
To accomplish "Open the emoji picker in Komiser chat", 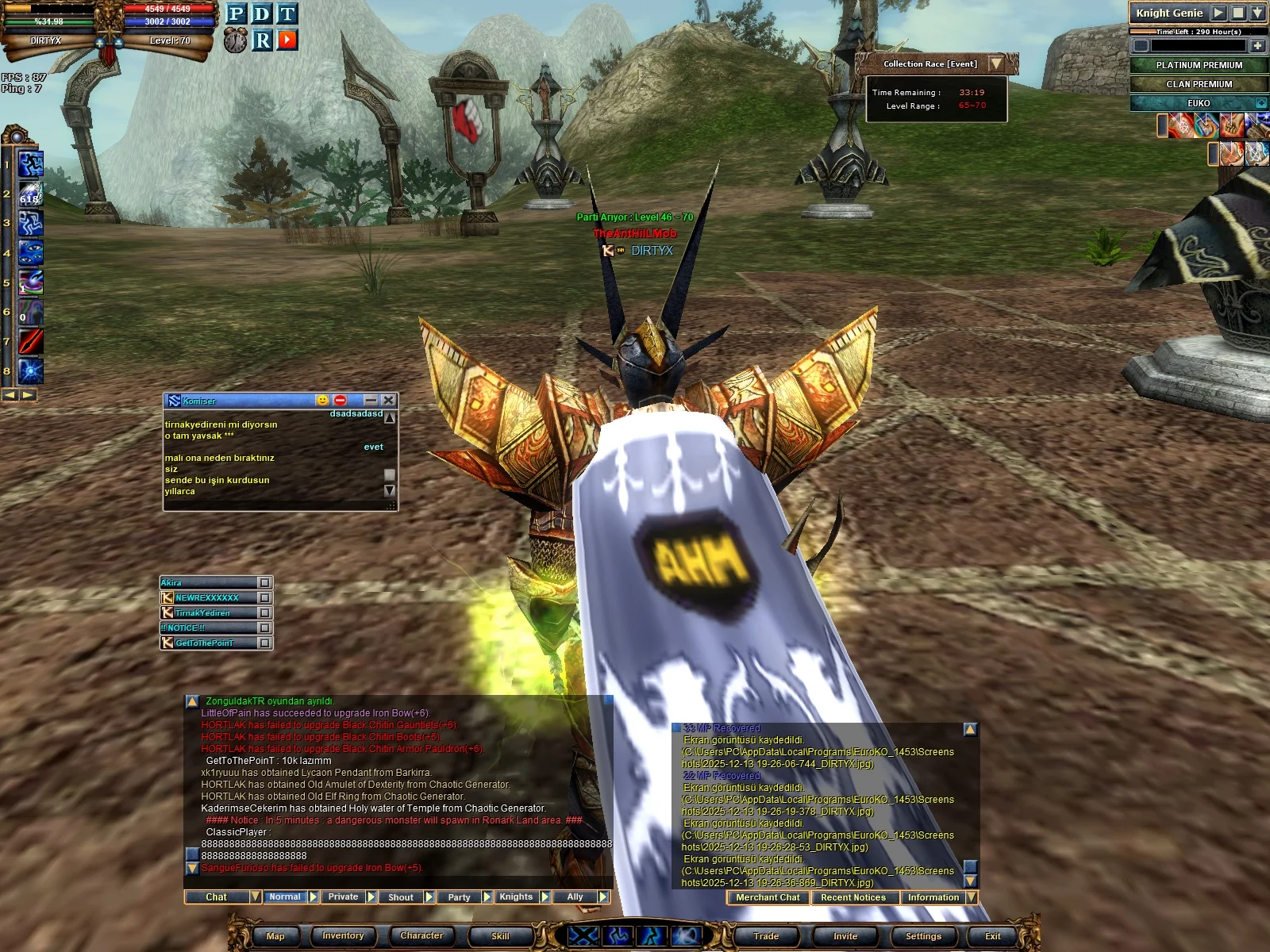I will coord(322,401).
